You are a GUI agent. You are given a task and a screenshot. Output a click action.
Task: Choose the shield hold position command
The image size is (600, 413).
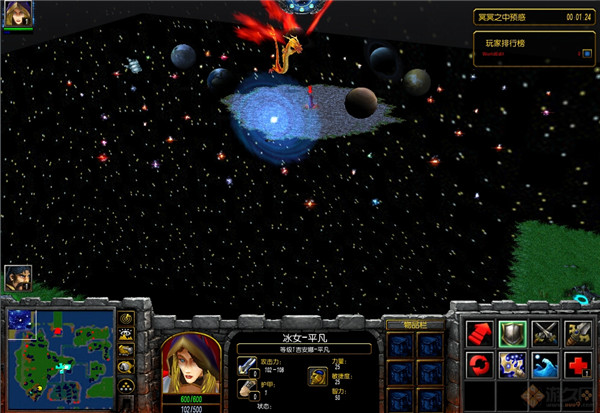513,333
